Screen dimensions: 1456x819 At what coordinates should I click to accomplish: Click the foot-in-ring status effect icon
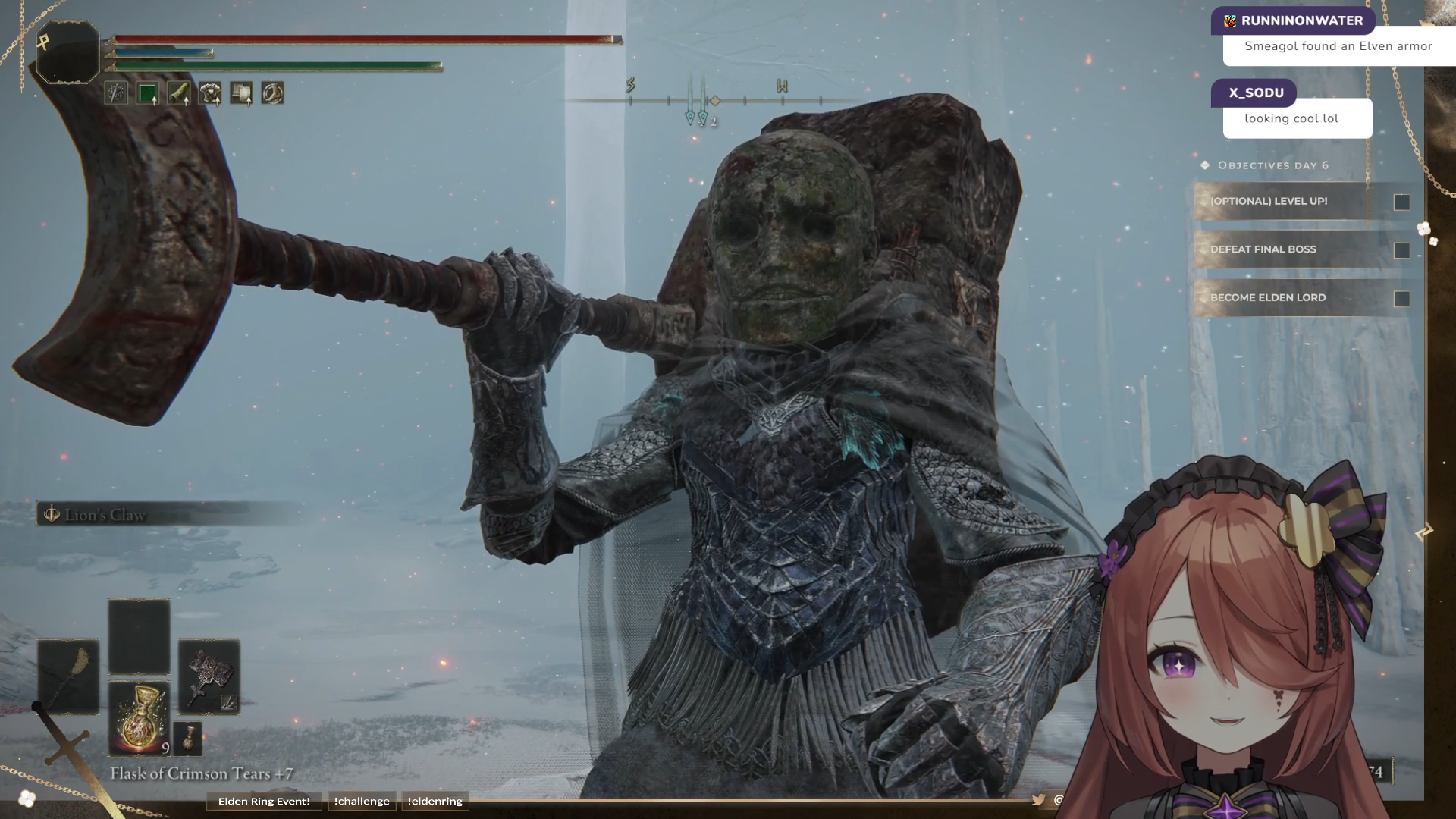pos(272,93)
